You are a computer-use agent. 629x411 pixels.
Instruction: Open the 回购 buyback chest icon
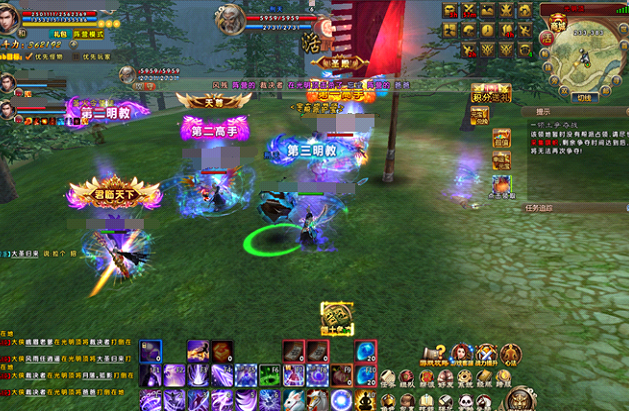(x=501, y=138)
